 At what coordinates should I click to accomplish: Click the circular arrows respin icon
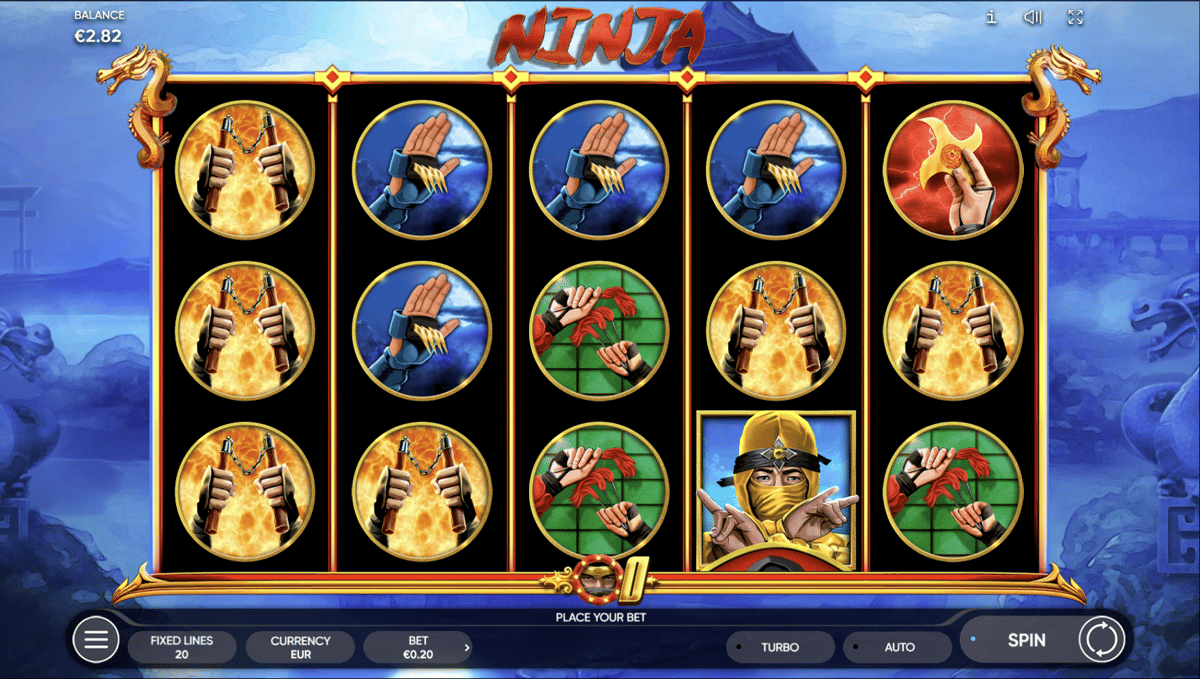click(x=1102, y=640)
